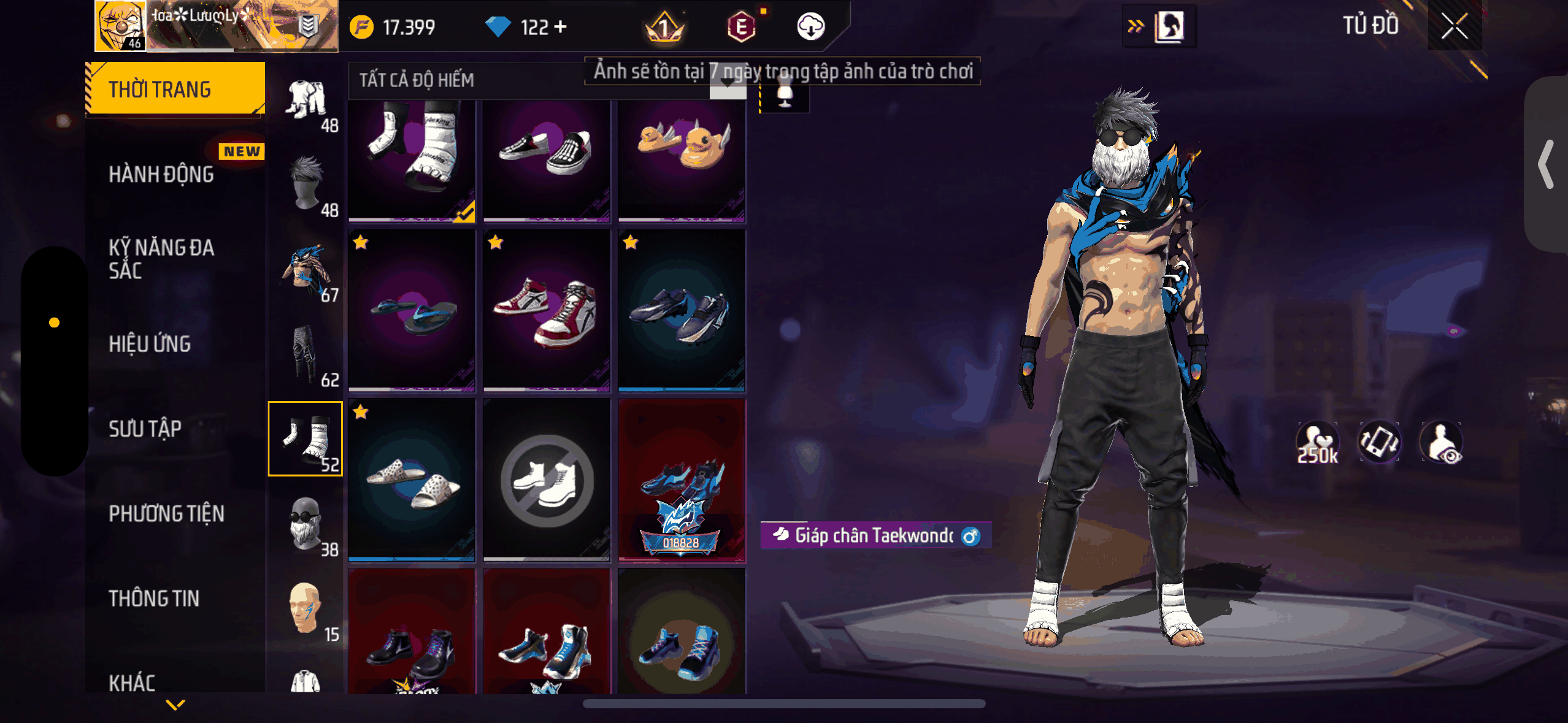Viewport: 1568px width, 723px height.
Task: Switch to the pants category
Action: [x=306, y=353]
